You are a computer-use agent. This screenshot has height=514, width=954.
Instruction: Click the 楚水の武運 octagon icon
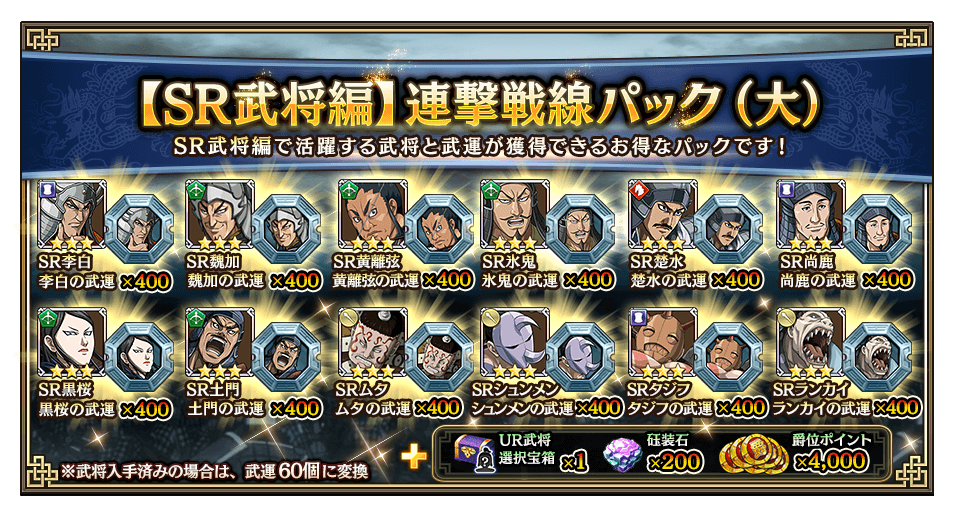[x=729, y=229]
